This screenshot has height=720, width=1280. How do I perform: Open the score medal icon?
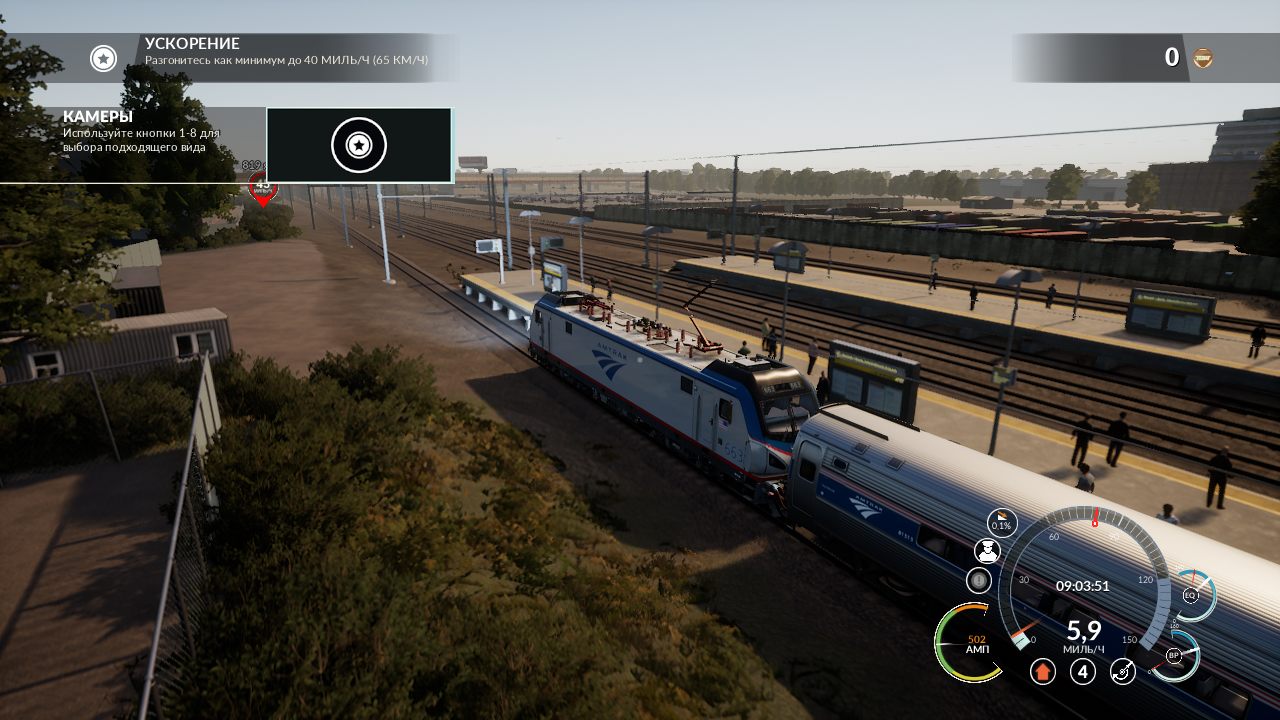[1202, 58]
